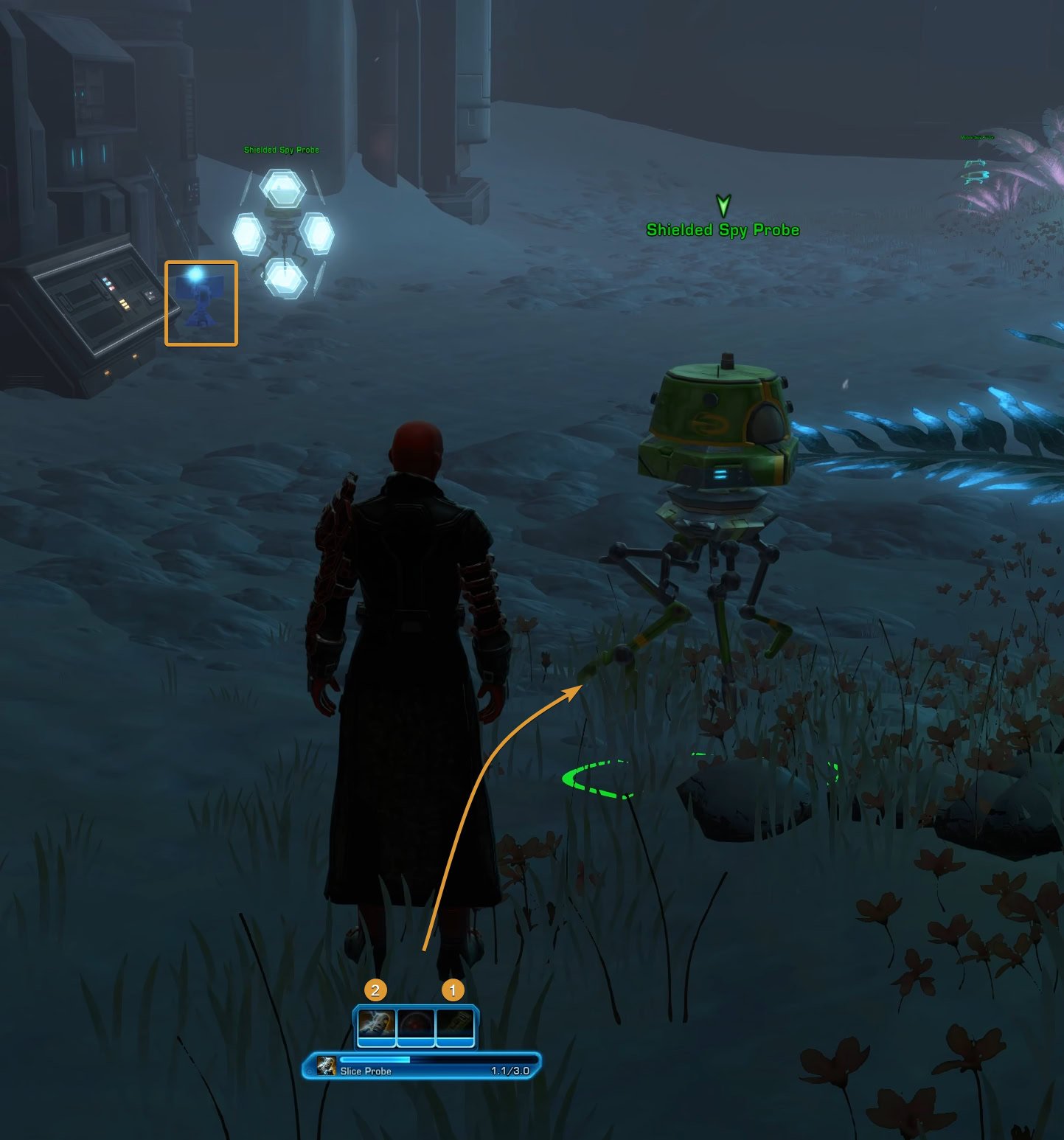
Task: Select the green arrow marker above Shielded Spy Probe
Action: (x=722, y=205)
